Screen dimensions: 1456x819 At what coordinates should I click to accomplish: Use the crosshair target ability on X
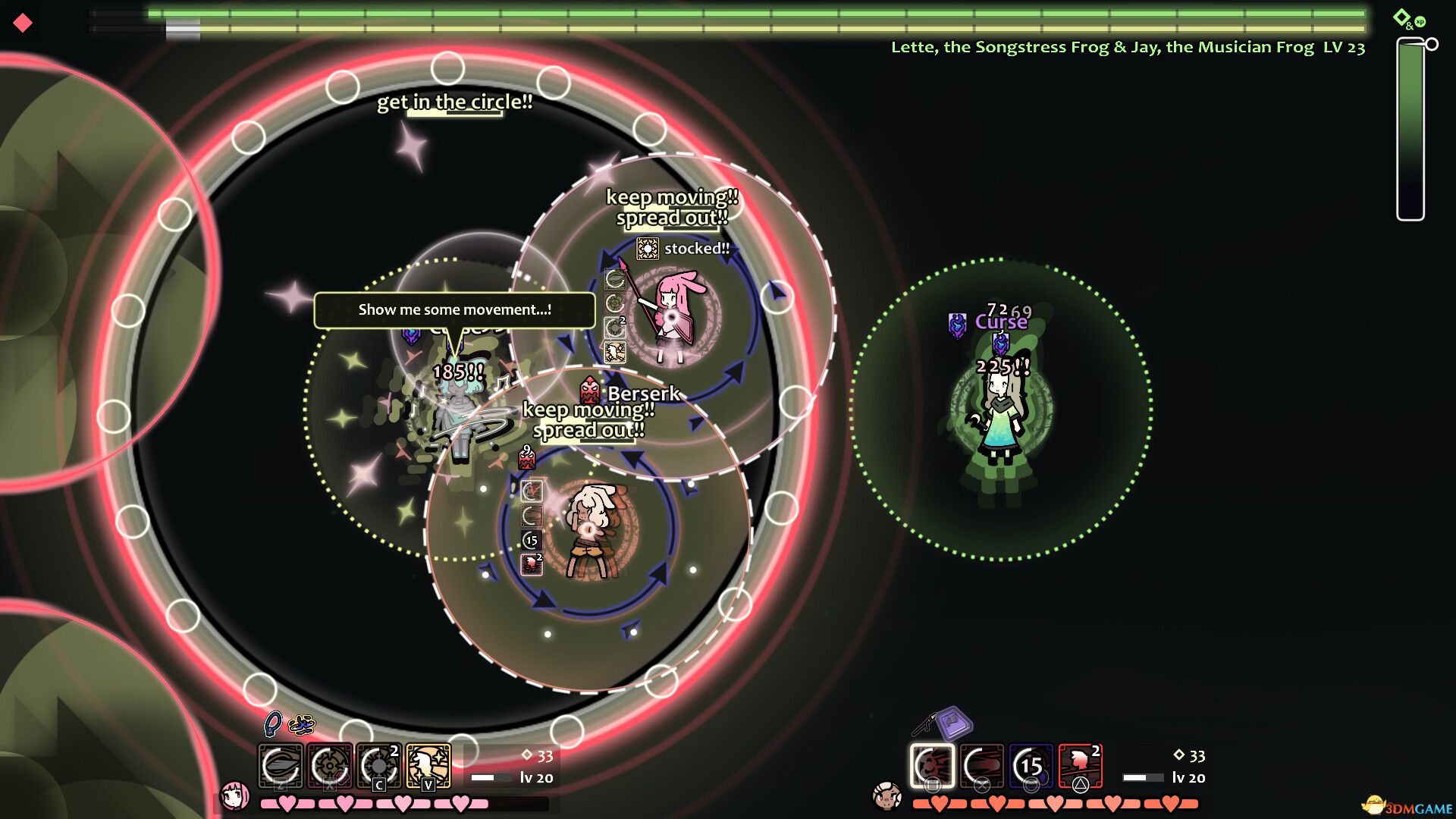pos(330,766)
